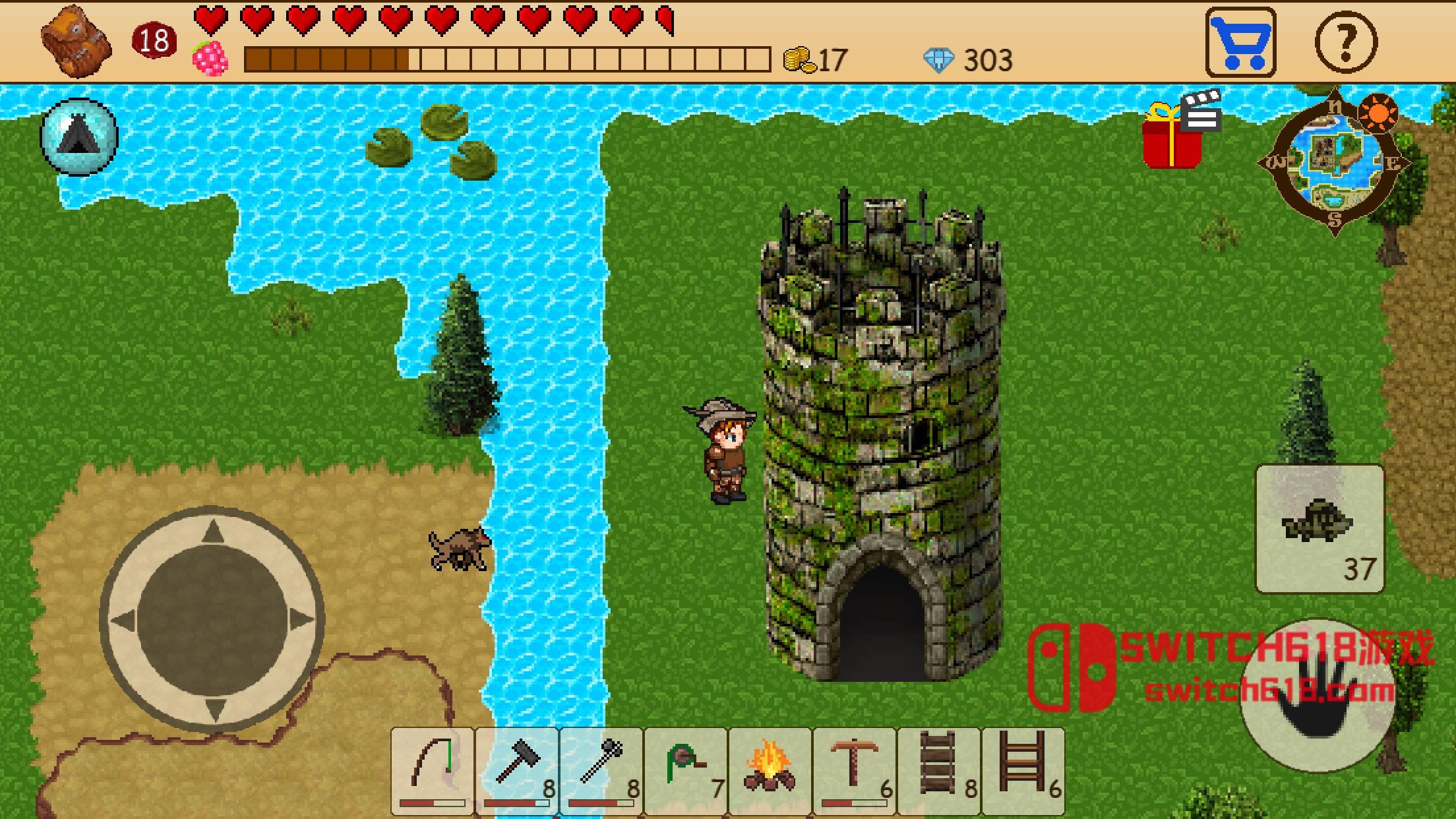Tap the tent camp button
The width and height of the screenshot is (1456, 819).
point(79,136)
